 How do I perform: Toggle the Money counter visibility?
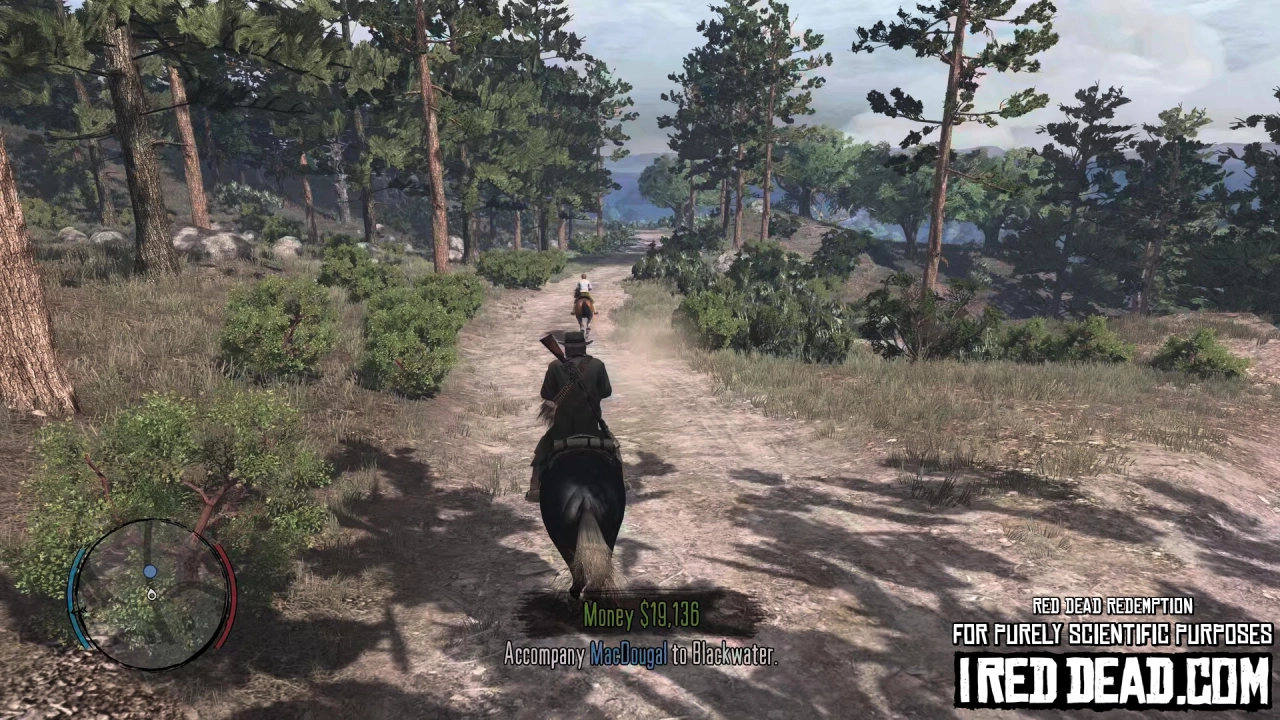(x=643, y=616)
